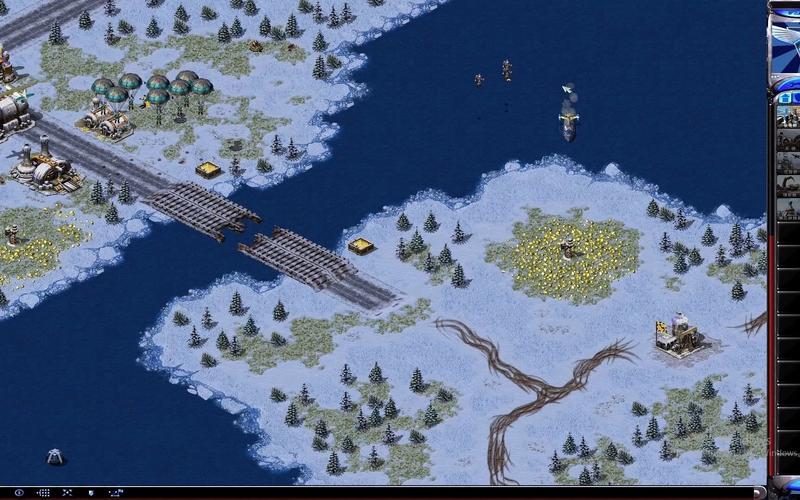Select the crossed arrows command icon
Viewport: 800px width, 500px height.
(x=67, y=492)
